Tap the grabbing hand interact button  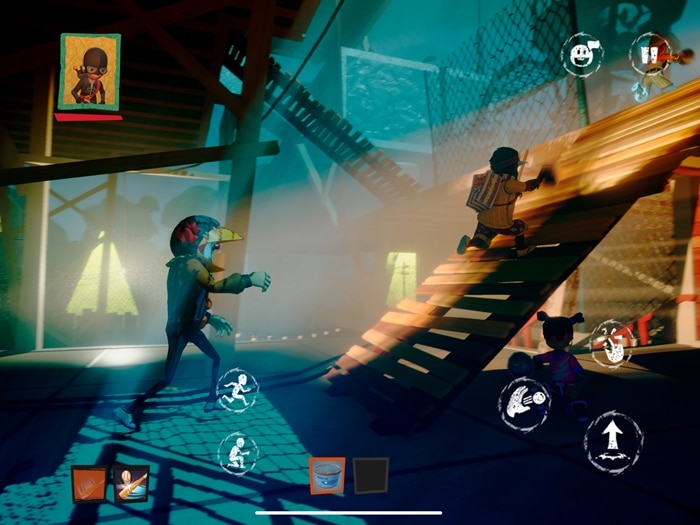[x=610, y=343]
